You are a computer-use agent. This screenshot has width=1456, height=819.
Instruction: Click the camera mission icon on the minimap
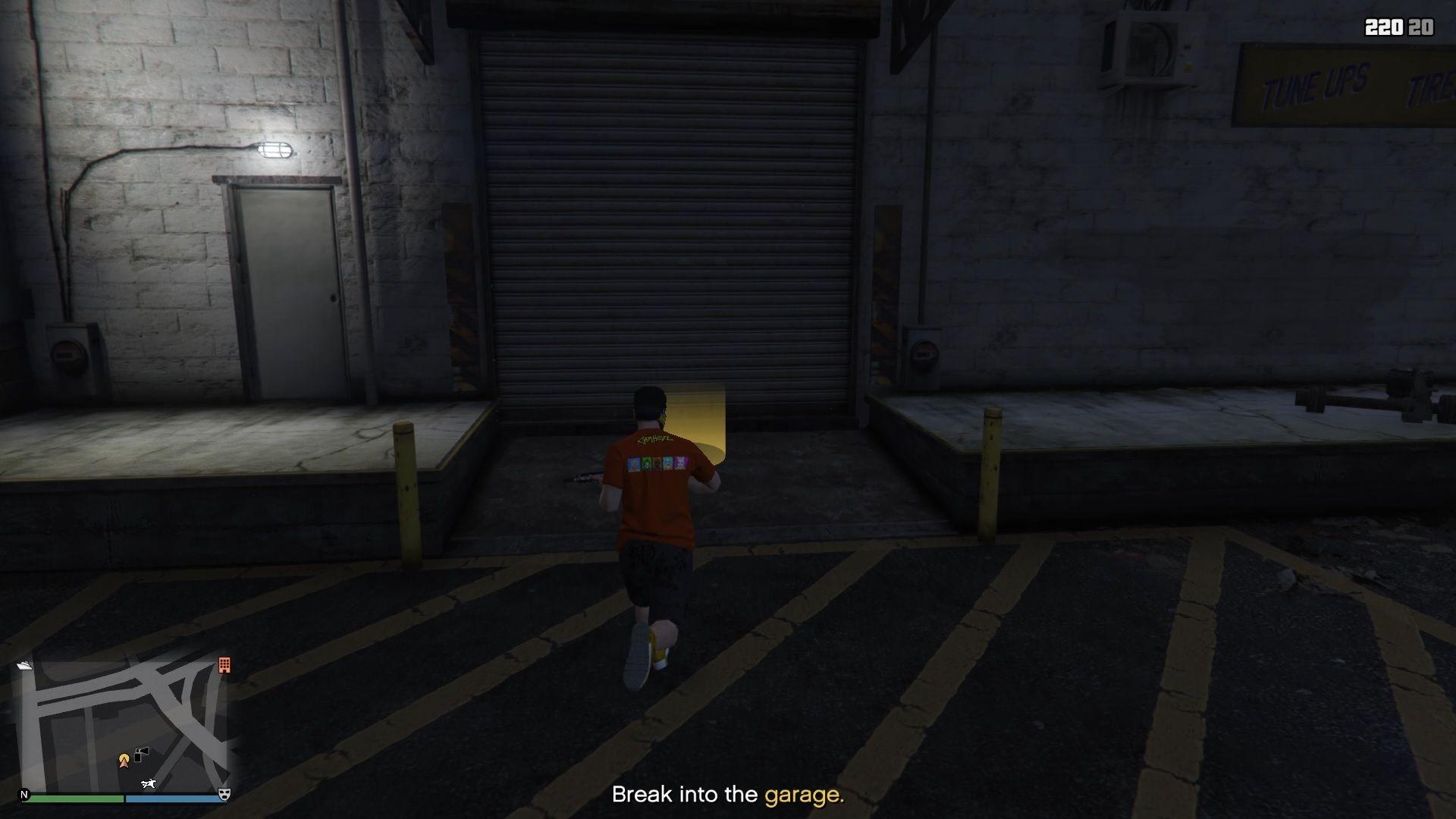(140, 755)
